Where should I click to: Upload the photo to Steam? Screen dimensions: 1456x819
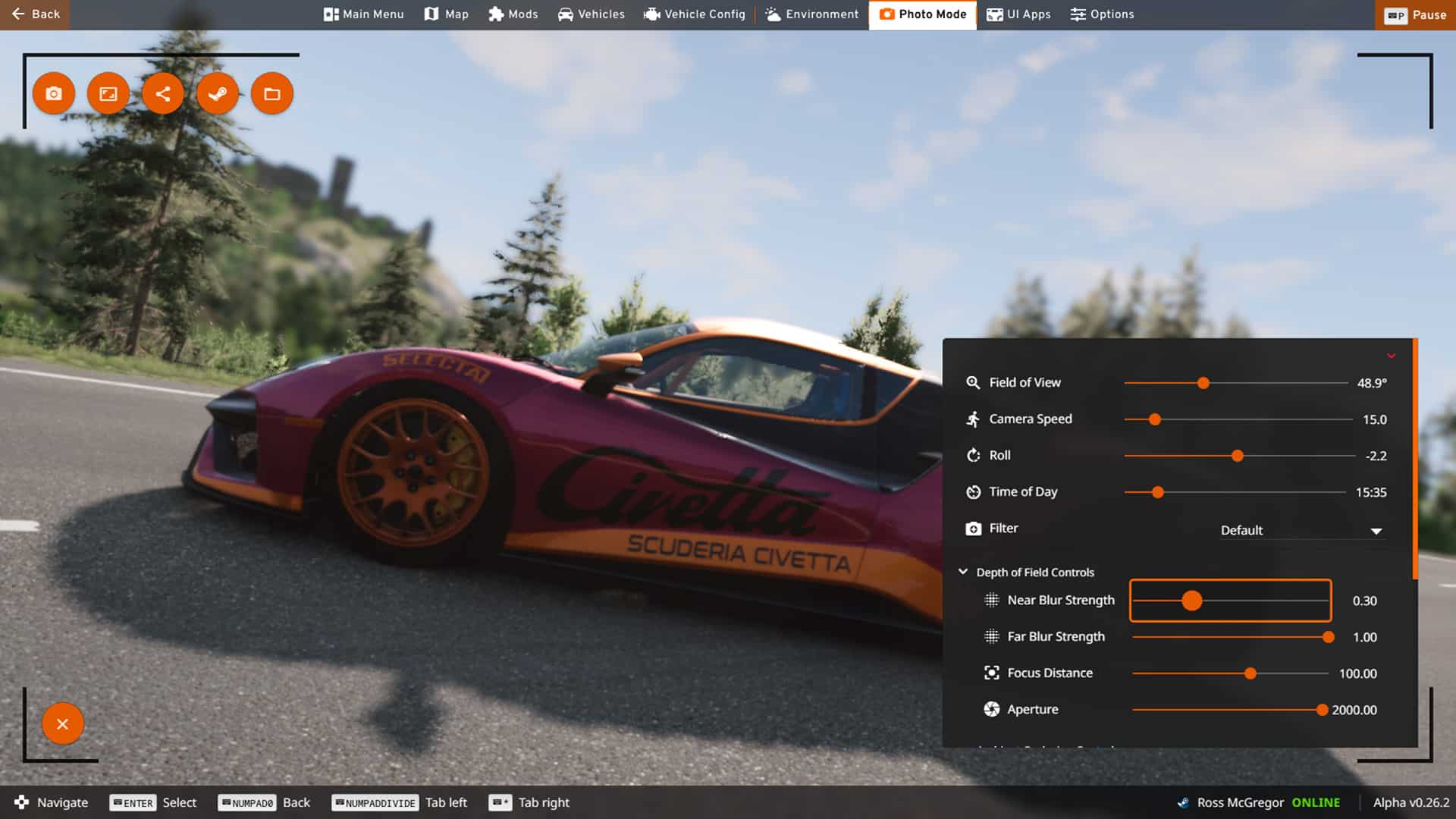pyautogui.click(x=218, y=93)
